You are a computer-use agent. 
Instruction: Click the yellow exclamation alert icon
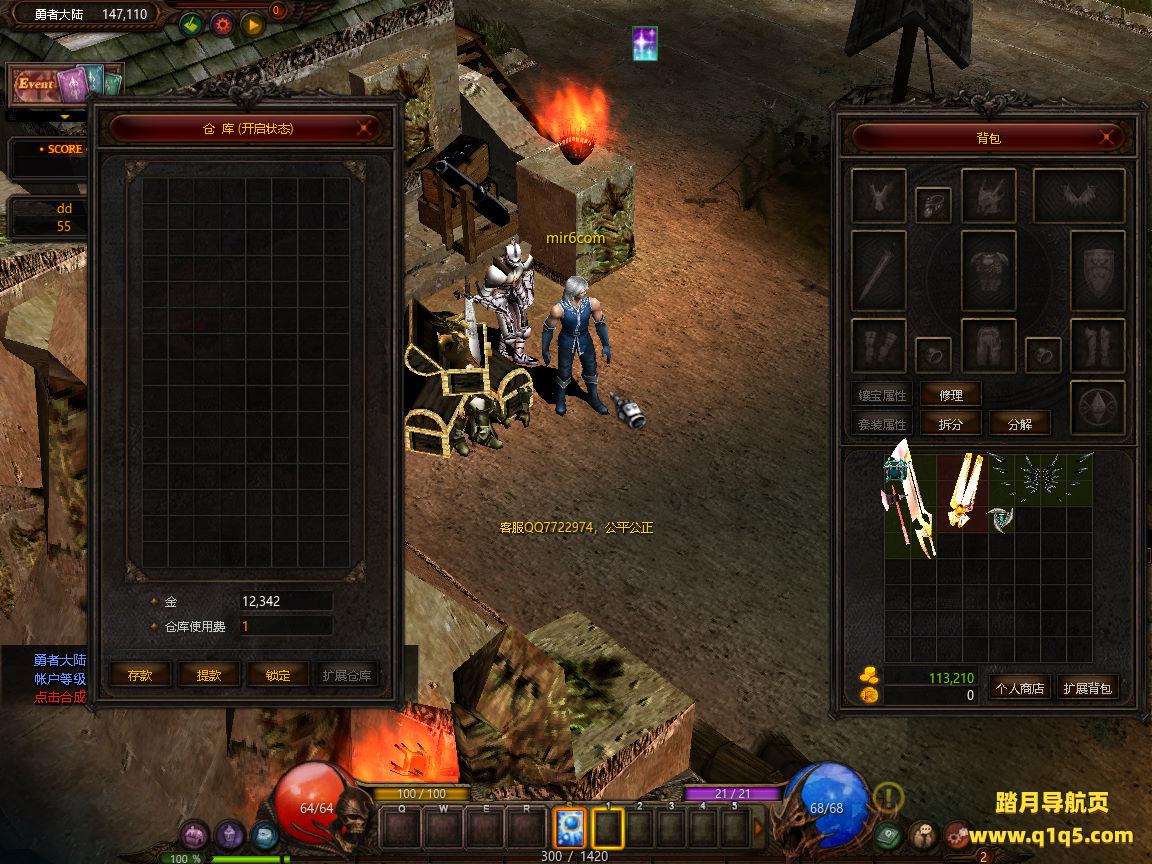tap(888, 797)
